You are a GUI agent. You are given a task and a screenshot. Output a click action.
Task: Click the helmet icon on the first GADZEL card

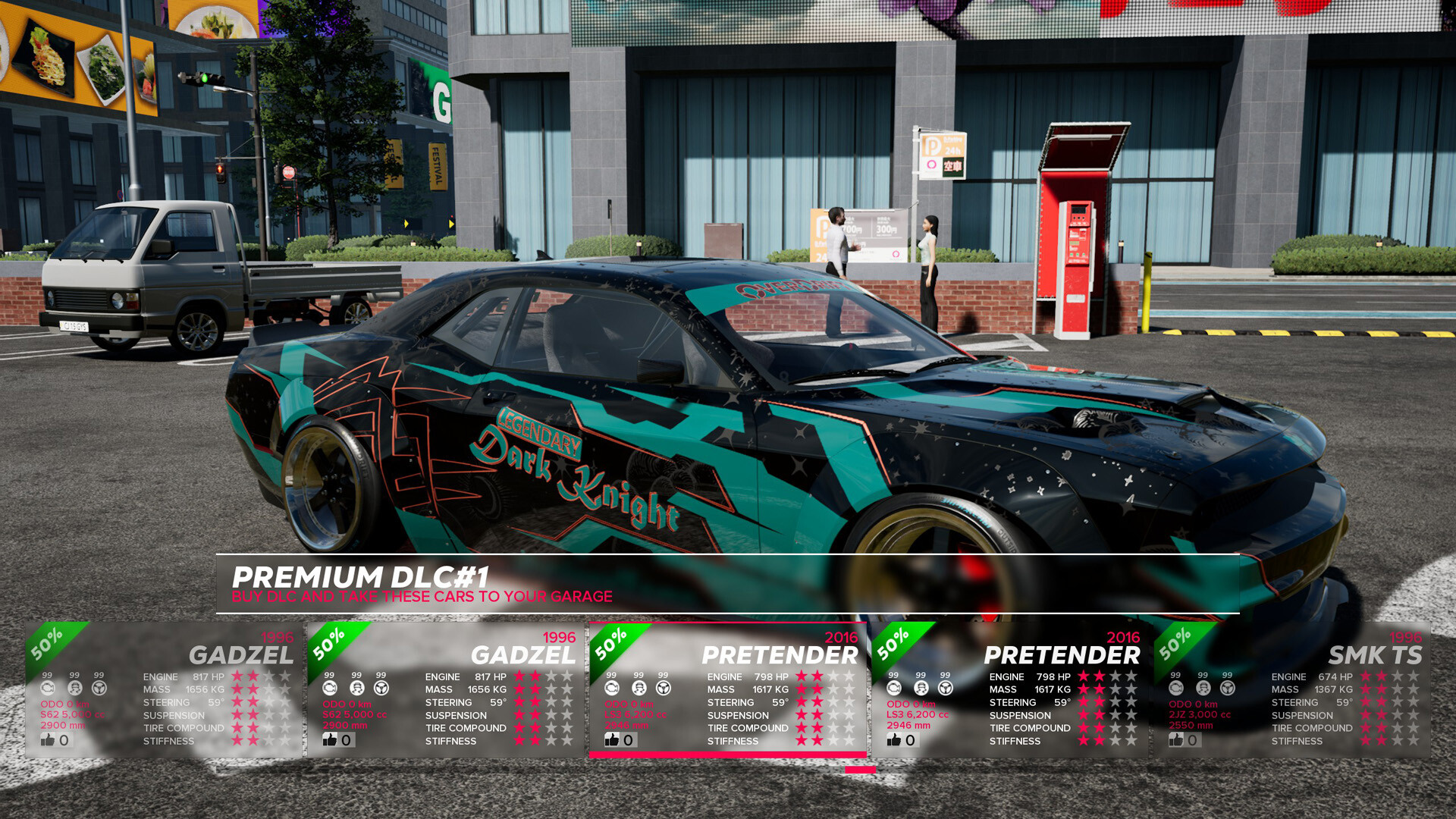pyautogui.click(x=74, y=688)
